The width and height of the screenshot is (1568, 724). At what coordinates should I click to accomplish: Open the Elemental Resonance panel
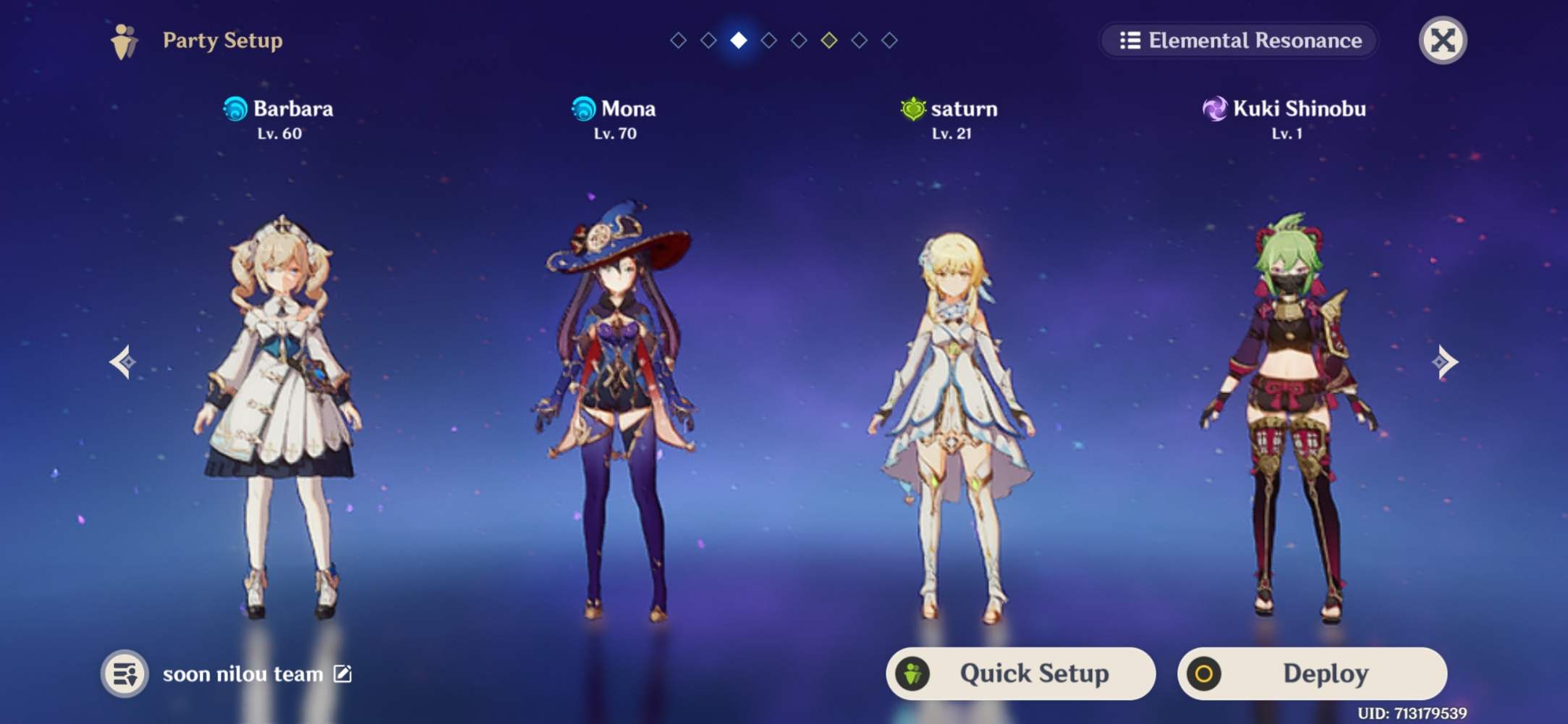(x=1238, y=41)
